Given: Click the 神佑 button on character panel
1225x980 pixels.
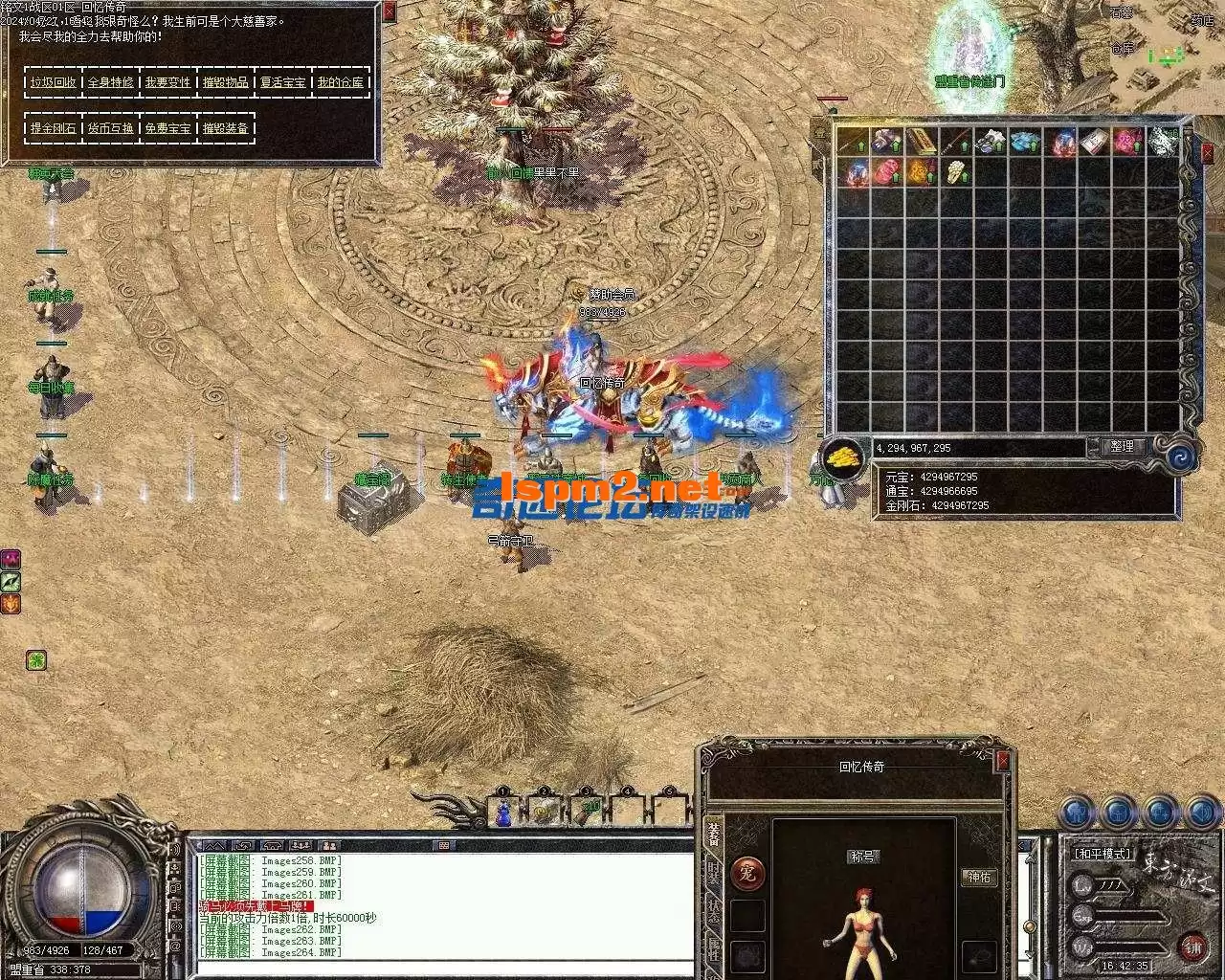Looking at the screenshot, I should 980,877.
